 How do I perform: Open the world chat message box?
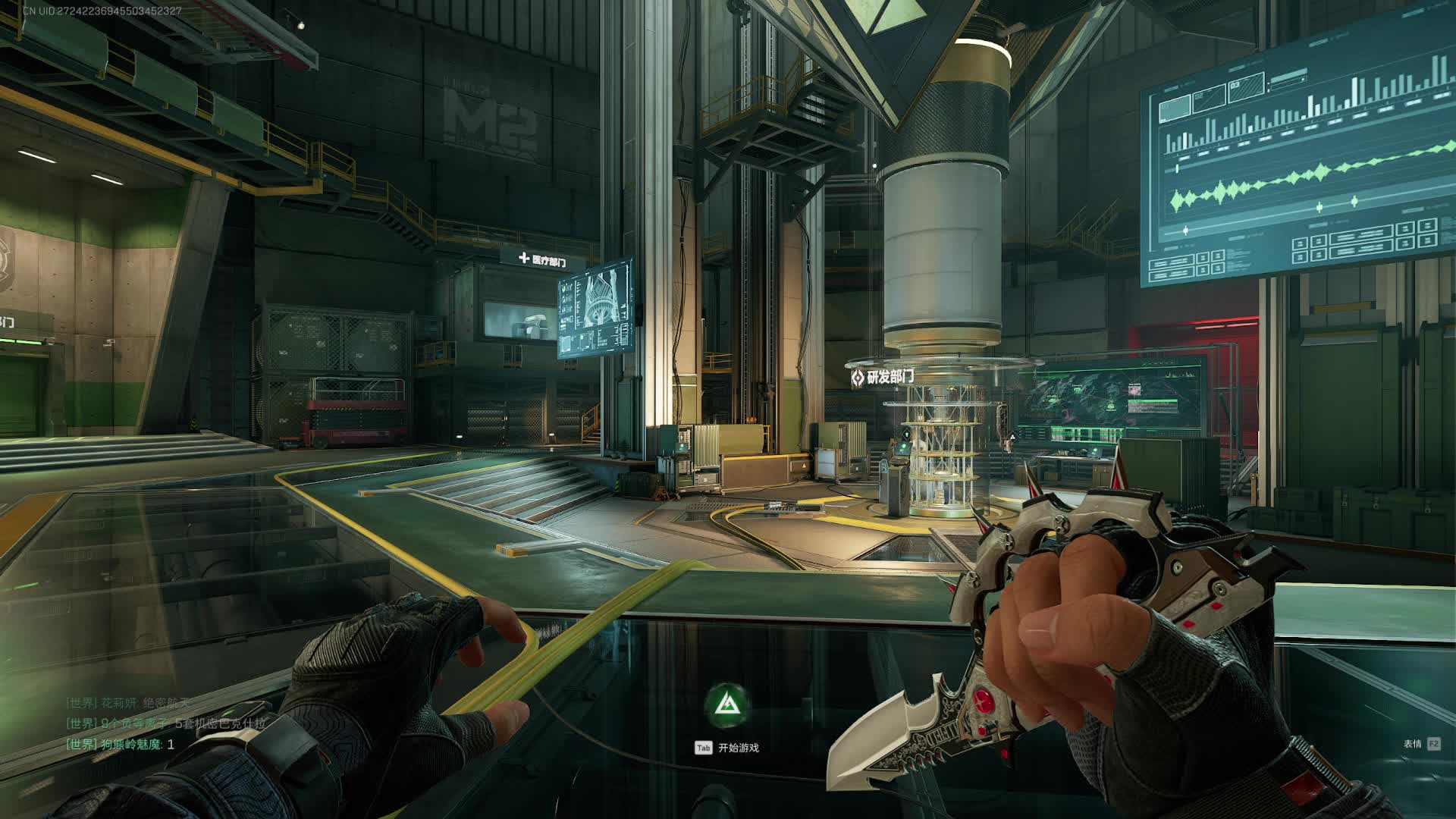(167, 724)
